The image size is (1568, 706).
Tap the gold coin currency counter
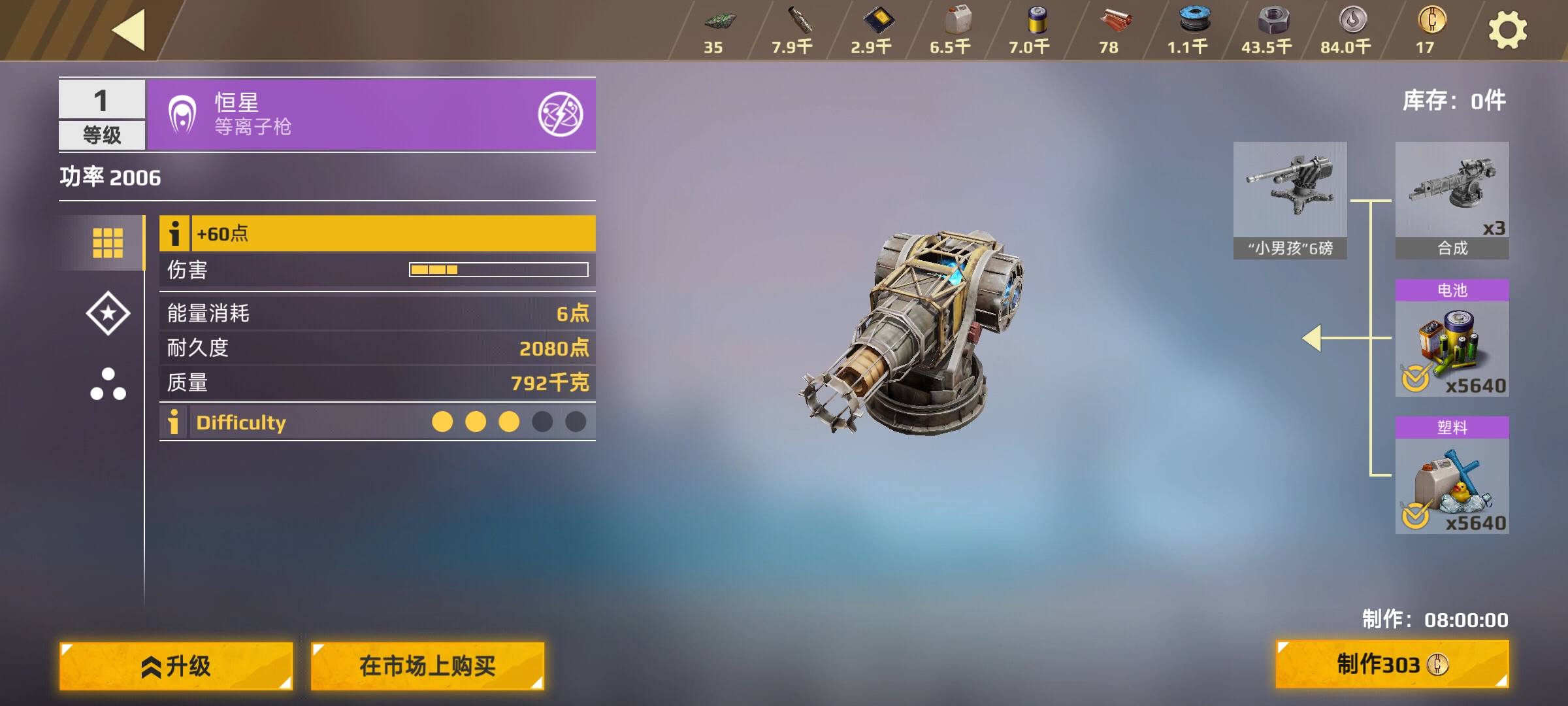[1431, 29]
